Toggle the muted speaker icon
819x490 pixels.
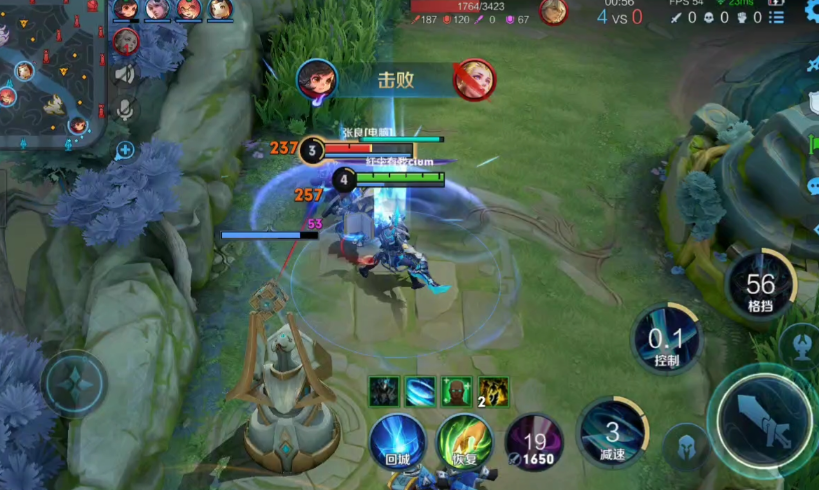[125, 73]
